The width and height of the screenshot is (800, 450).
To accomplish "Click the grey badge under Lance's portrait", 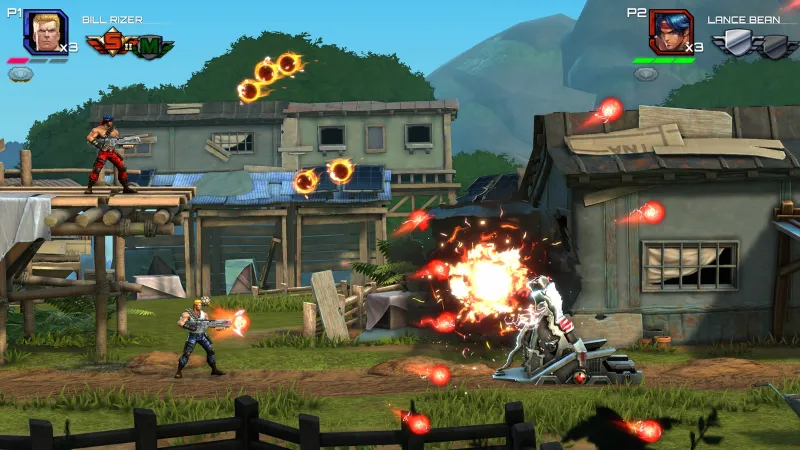I will click(x=646, y=74).
